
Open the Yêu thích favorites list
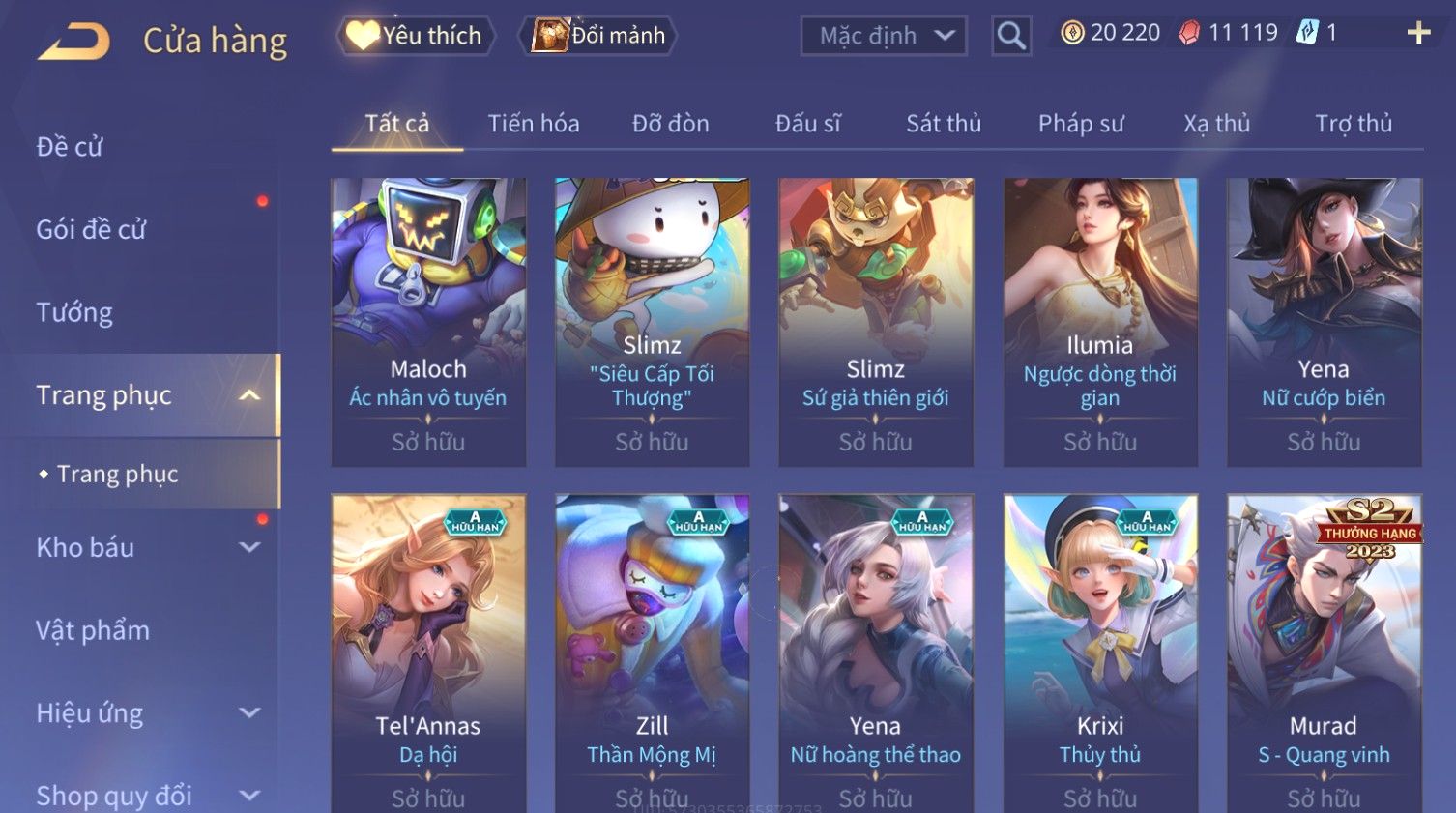click(417, 36)
